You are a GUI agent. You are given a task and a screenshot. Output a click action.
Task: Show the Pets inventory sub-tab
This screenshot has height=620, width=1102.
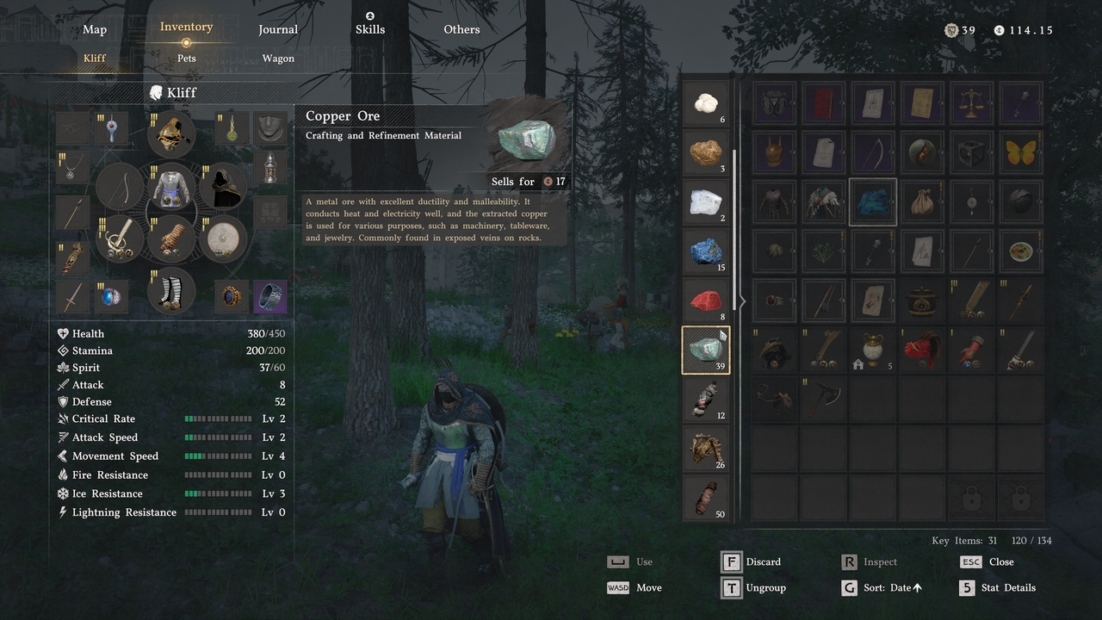pos(187,58)
